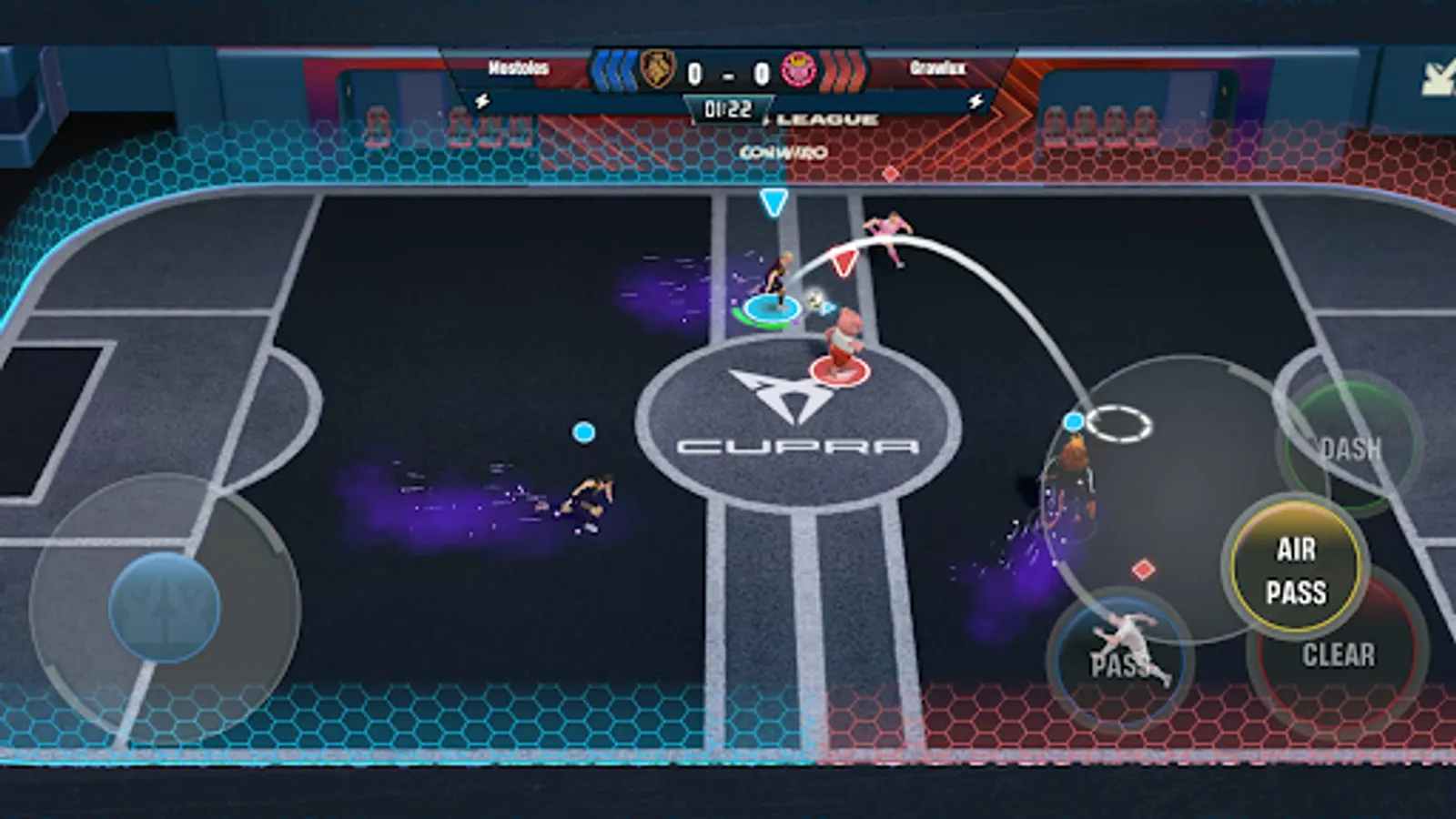Select the Mostoles team crest on the scoreboard
The image size is (1456, 819).
pyautogui.click(x=655, y=68)
